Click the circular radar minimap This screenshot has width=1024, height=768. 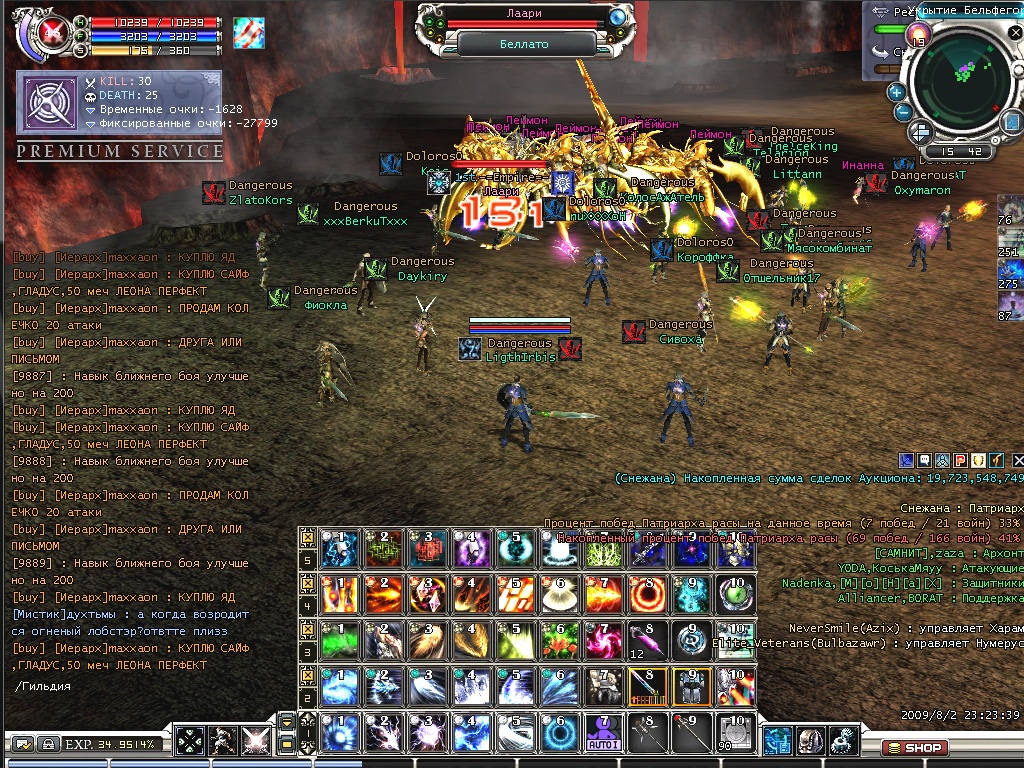pyautogui.click(x=960, y=86)
